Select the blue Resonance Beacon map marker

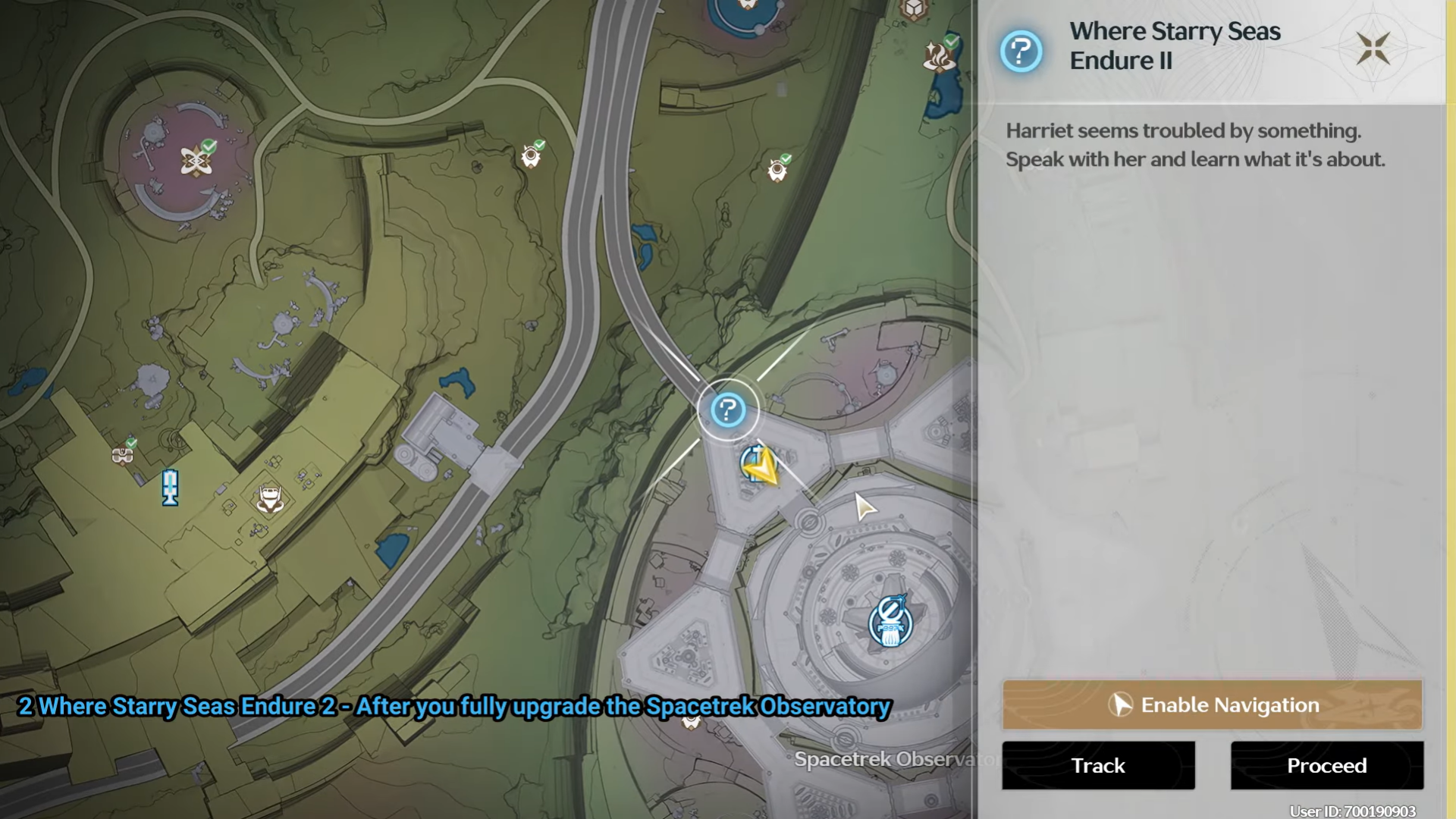(170, 487)
